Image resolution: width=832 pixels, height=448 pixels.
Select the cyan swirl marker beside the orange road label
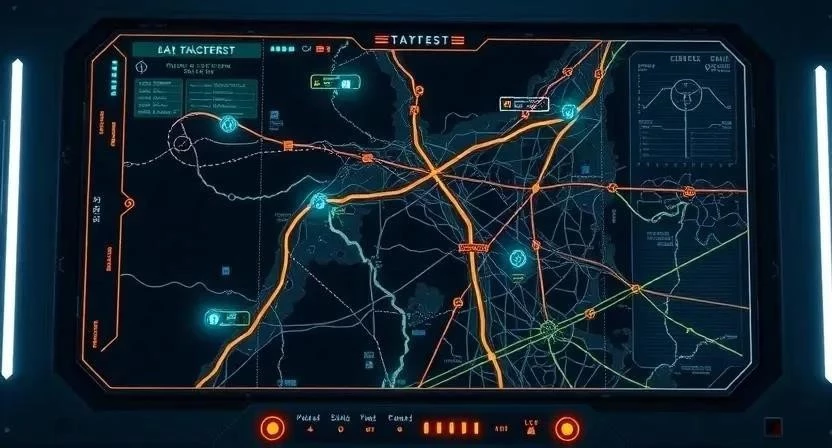coord(517,258)
